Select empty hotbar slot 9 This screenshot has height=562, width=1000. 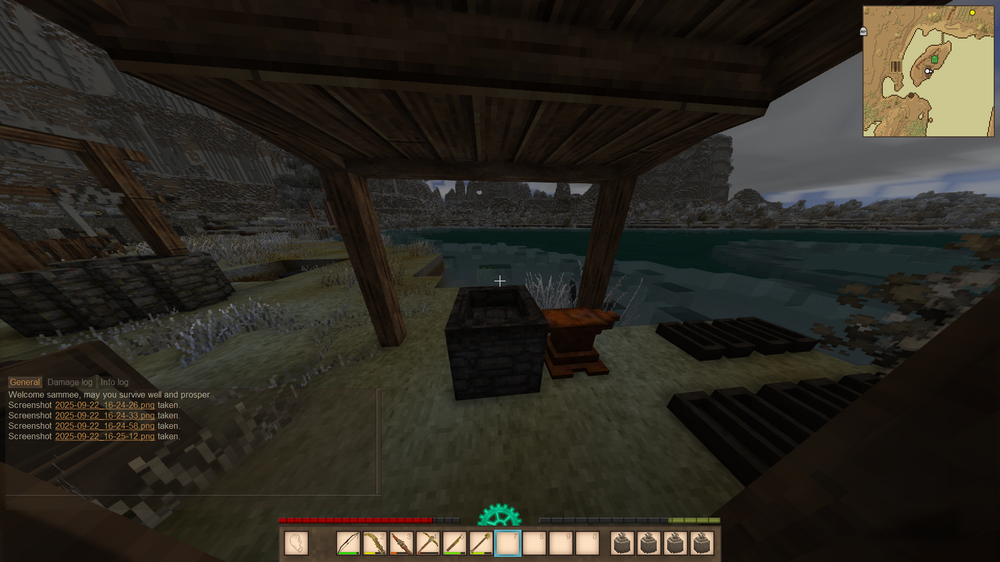click(x=561, y=543)
